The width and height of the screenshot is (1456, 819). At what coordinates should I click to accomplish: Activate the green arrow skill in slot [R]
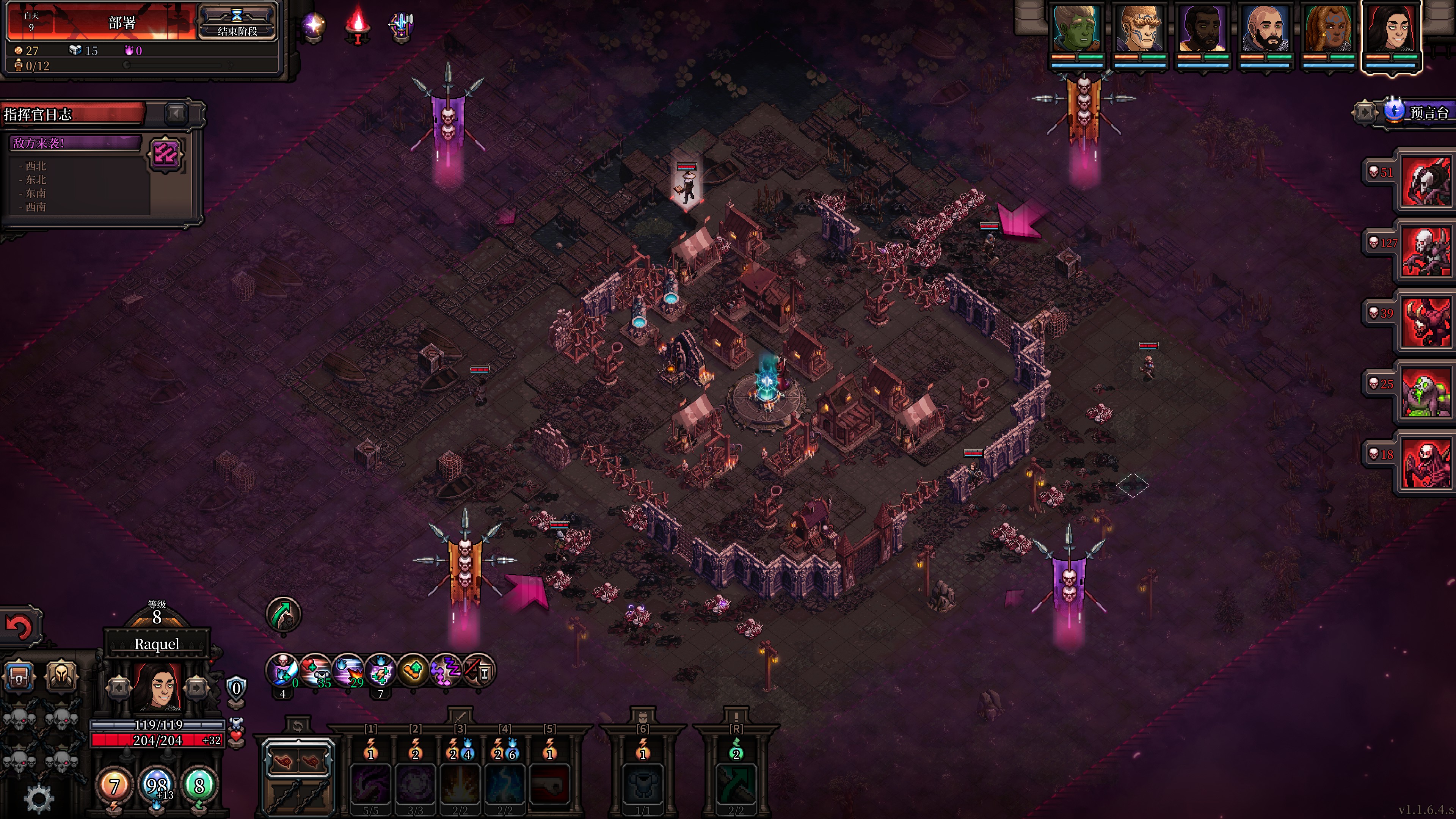(x=735, y=783)
